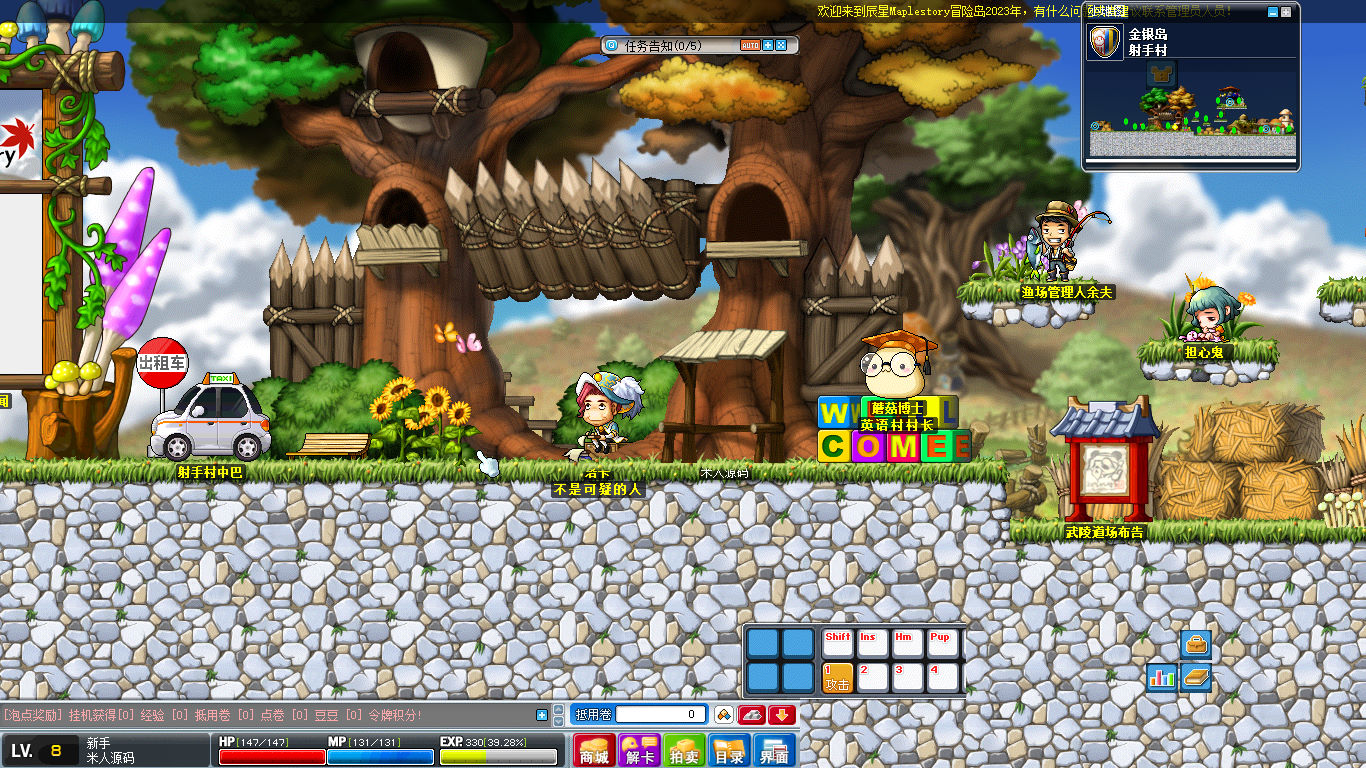This screenshot has width=1366, height=768.
Task: Click the purple 解卡 unstuck button
Action: (639, 751)
